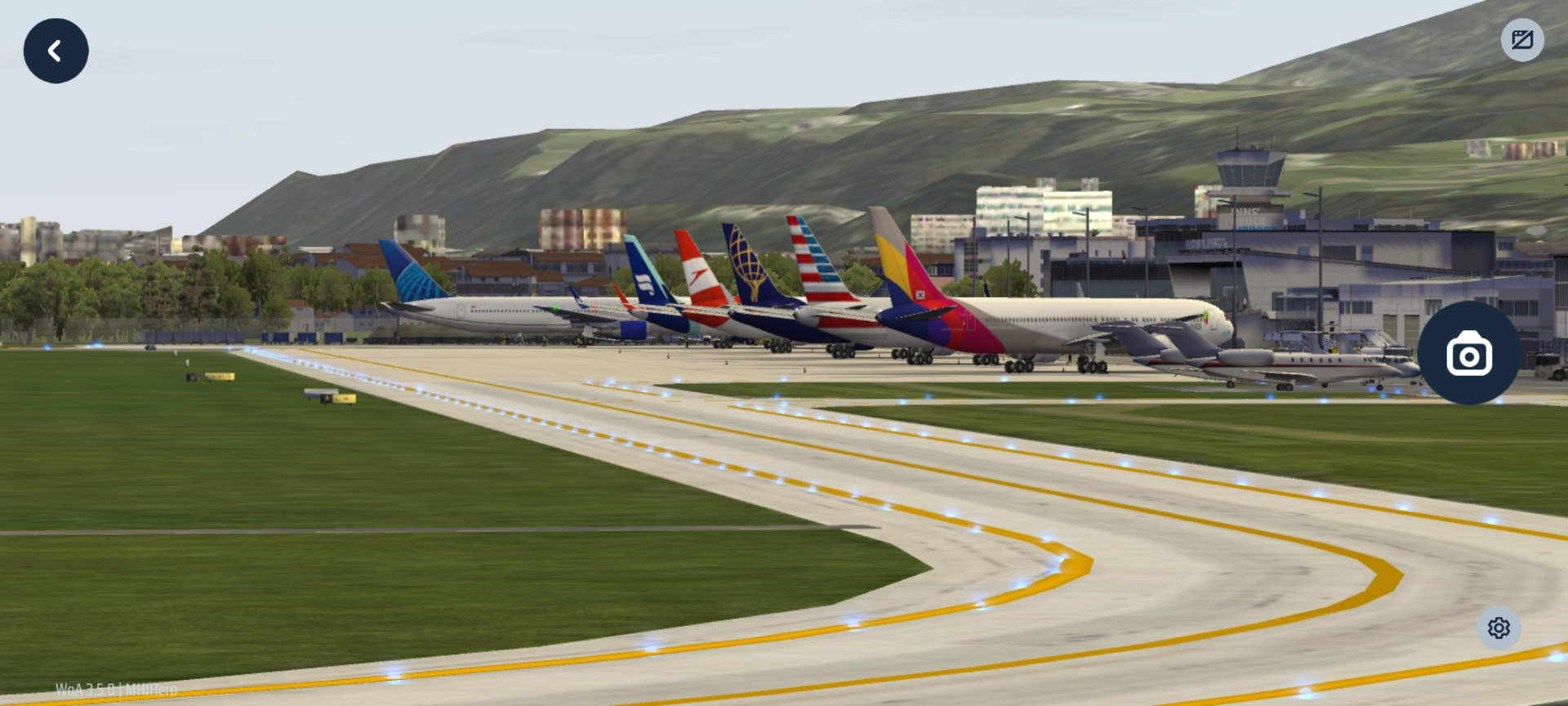The image size is (1568, 706).
Task: Toggle the hide-interface icon at top right
Action: point(1522,40)
